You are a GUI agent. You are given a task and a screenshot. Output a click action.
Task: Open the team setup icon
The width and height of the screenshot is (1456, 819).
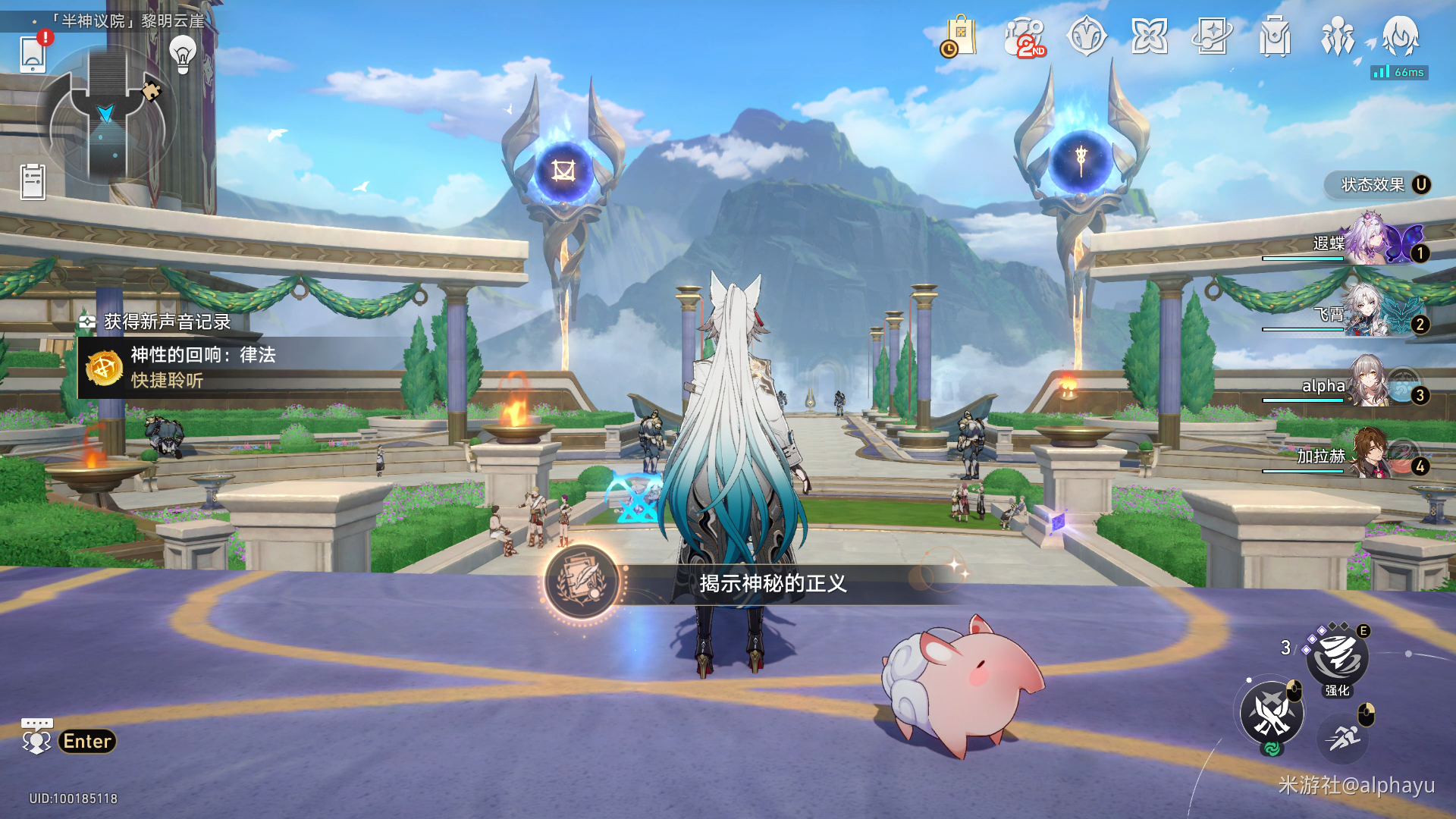pos(1337,37)
